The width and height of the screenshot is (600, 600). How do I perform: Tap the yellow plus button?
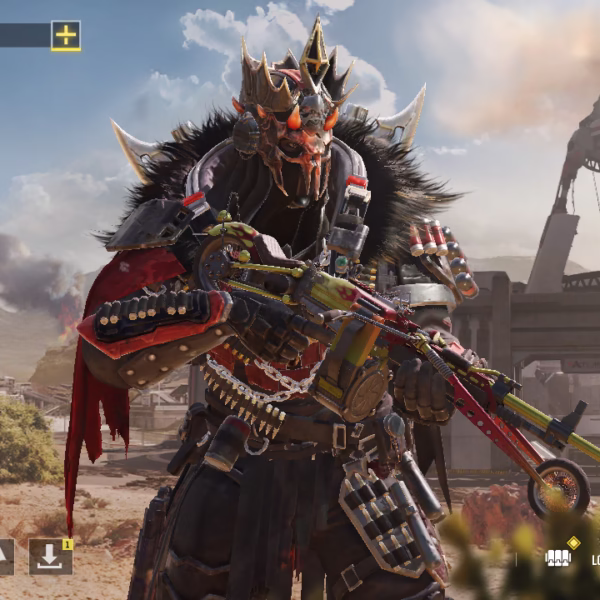point(66,36)
